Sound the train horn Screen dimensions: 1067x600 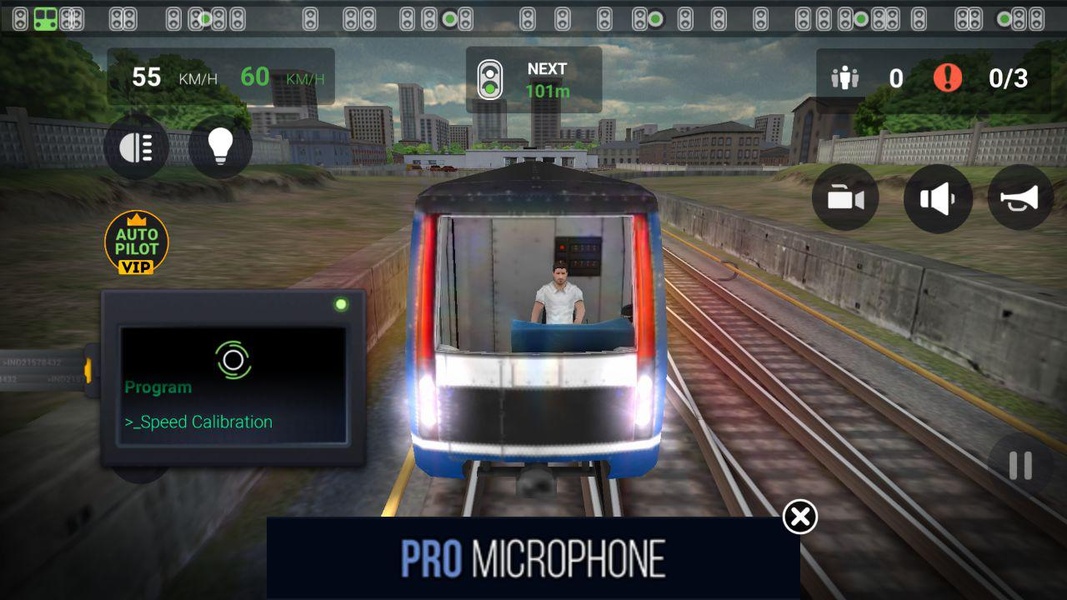pos(1020,198)
